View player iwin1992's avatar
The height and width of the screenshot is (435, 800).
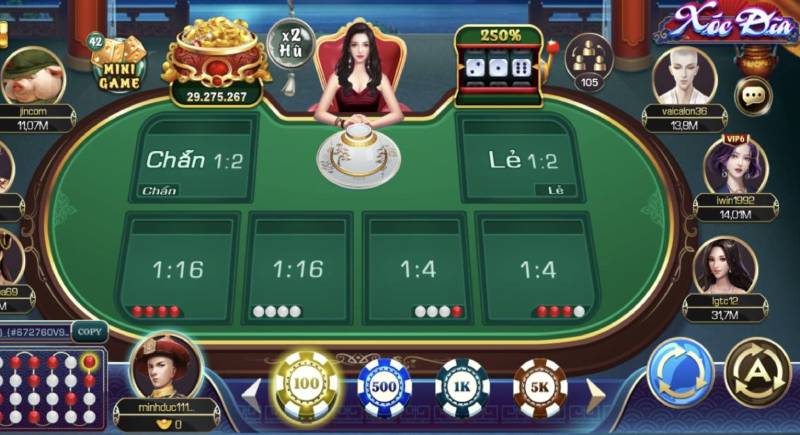click(733, 165)
